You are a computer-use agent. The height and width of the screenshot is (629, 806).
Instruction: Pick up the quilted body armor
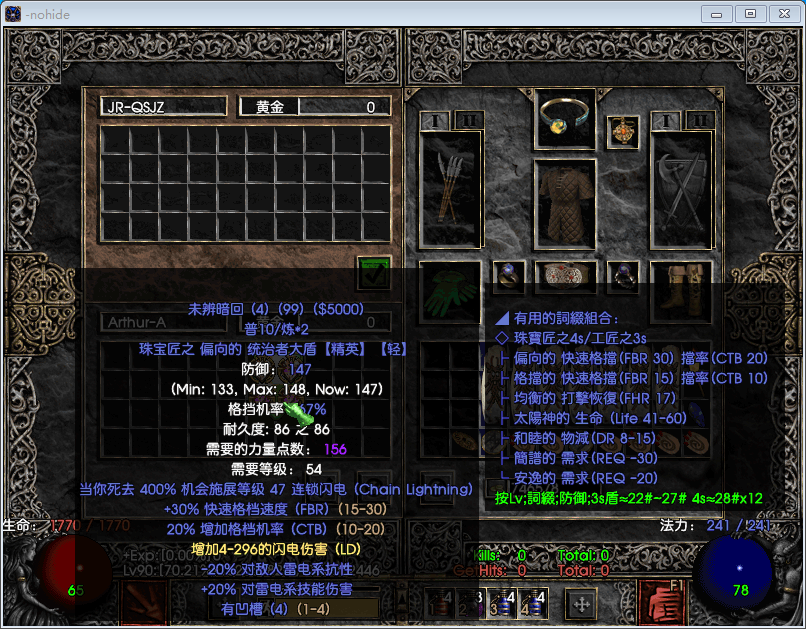pyautogui.click(x=566, y=207)
